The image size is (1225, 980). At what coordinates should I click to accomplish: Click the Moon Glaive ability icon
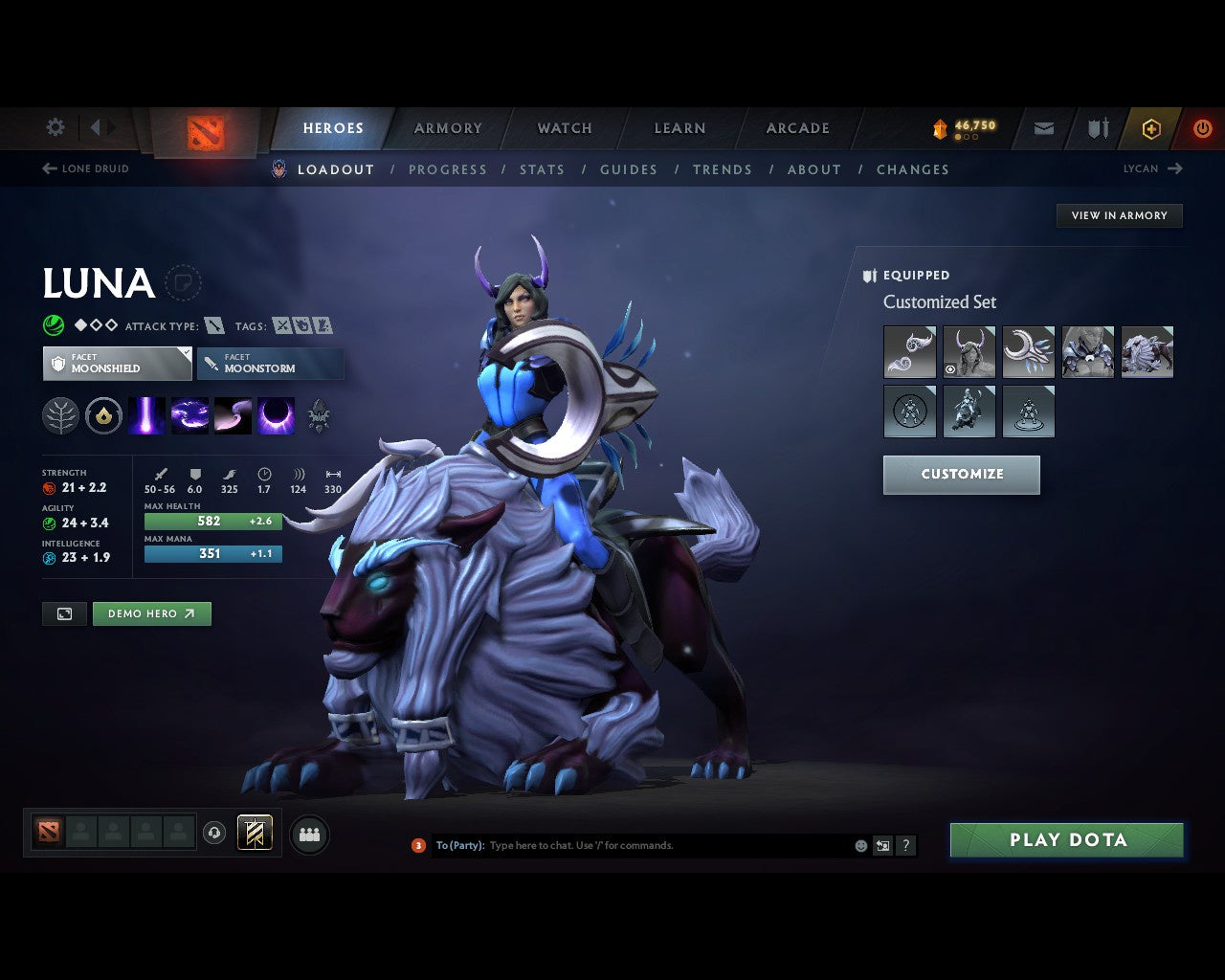click(189, 414)
